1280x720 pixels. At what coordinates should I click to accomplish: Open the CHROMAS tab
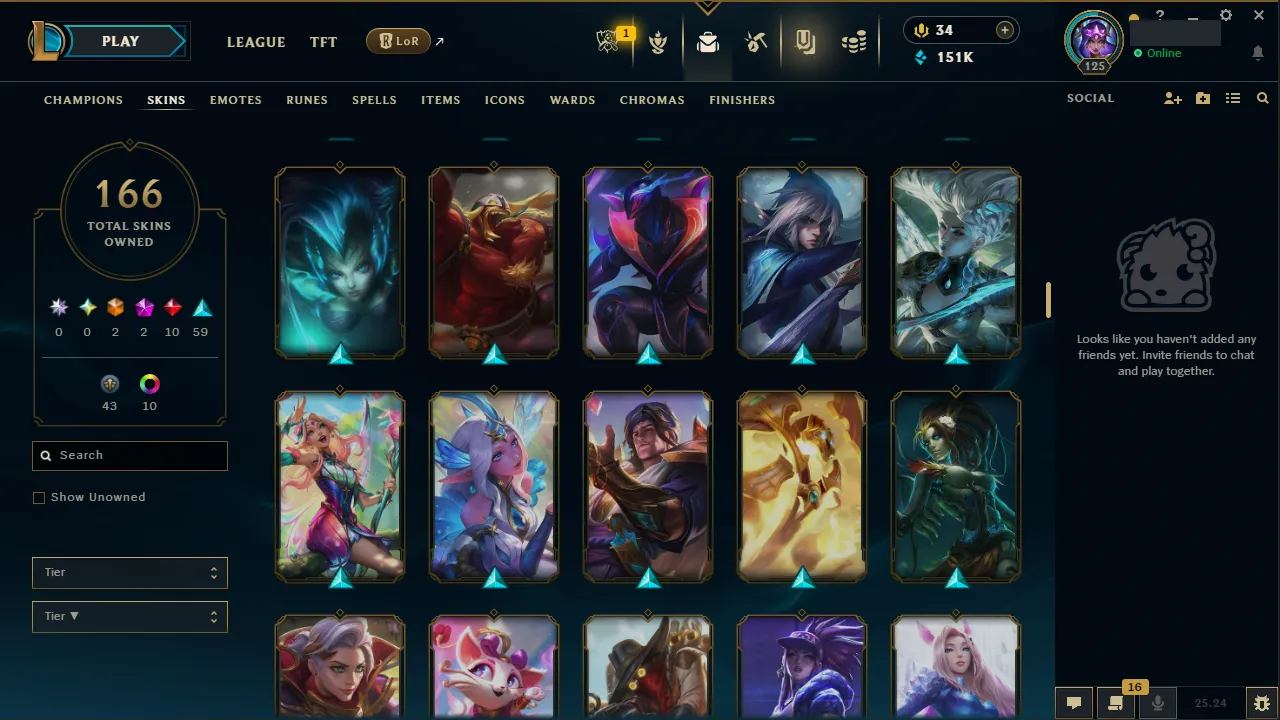[x=652, y=100]
